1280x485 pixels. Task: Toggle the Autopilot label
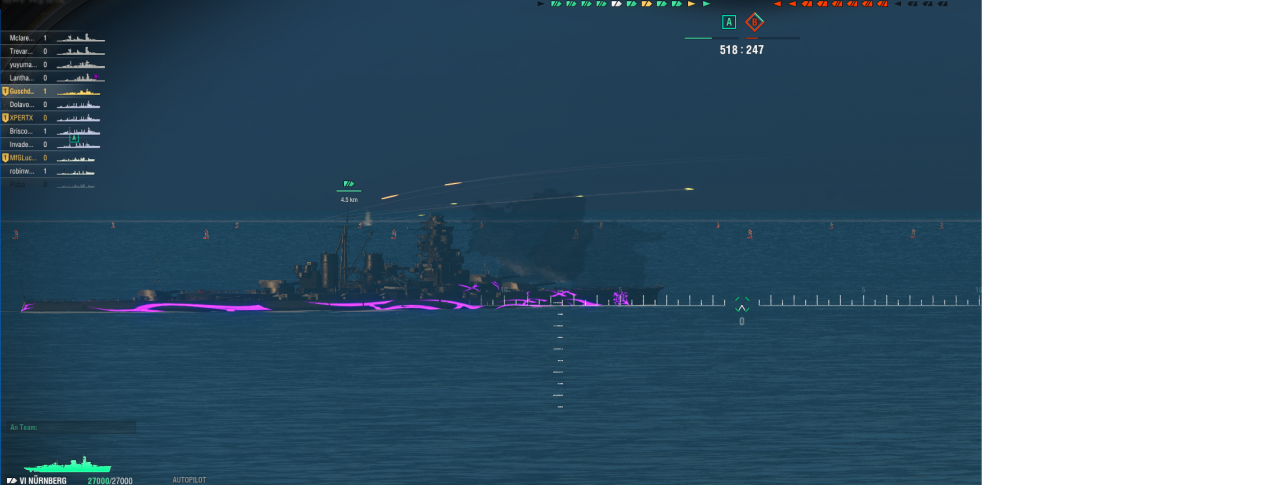coord(189,480)
